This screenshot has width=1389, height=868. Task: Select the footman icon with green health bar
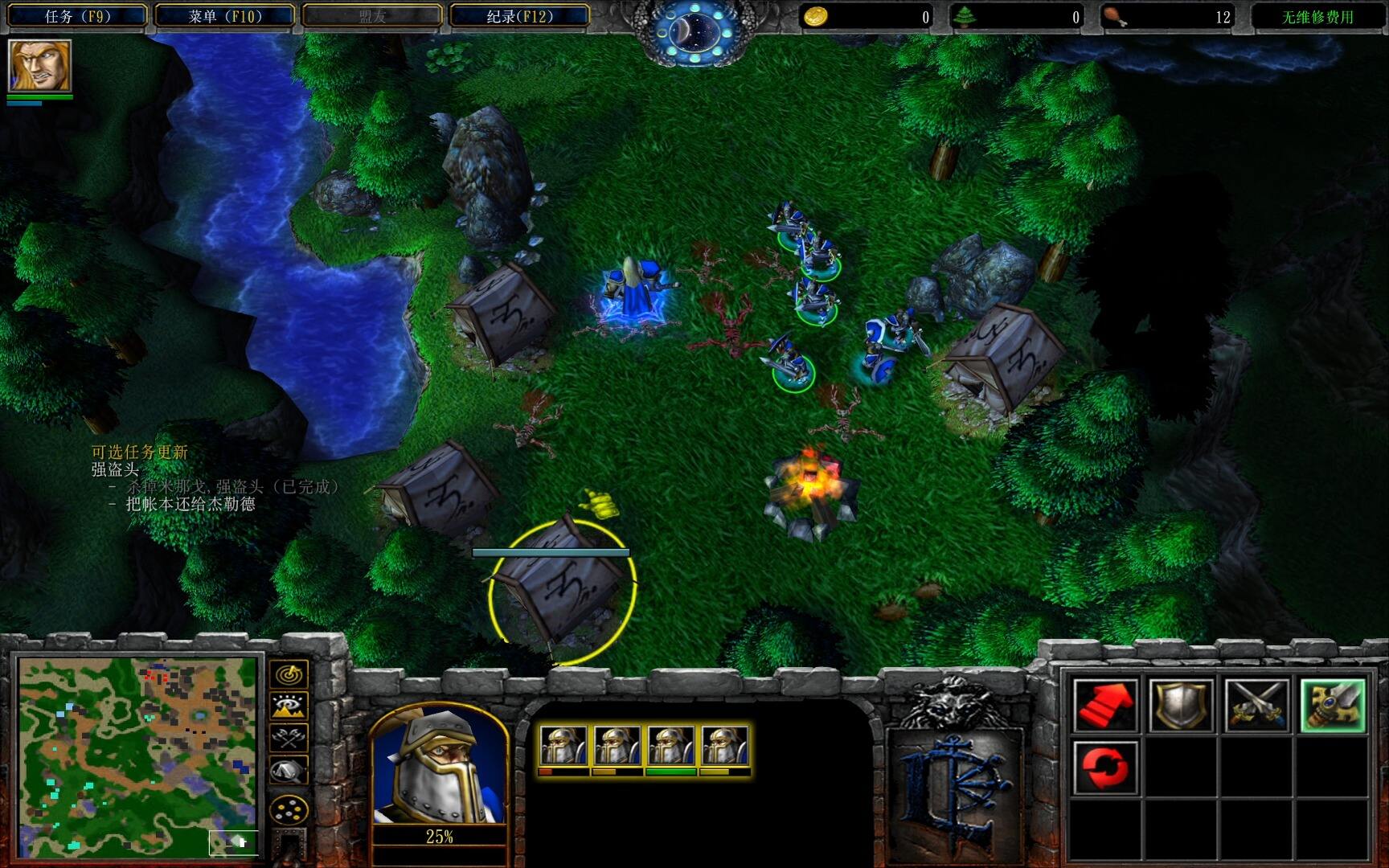click(671, 747)
